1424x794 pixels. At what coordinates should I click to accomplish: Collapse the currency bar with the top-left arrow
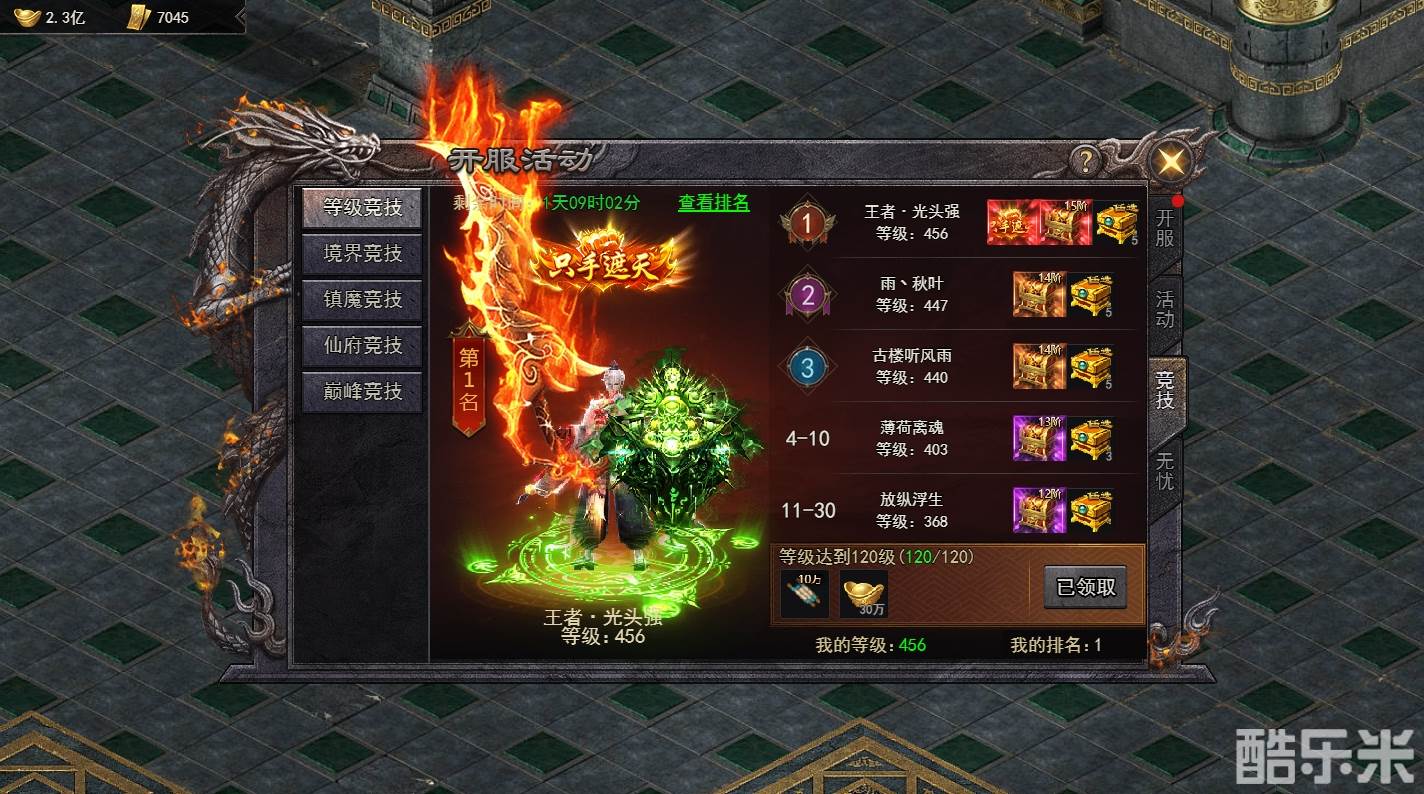(x=239, y=16)
